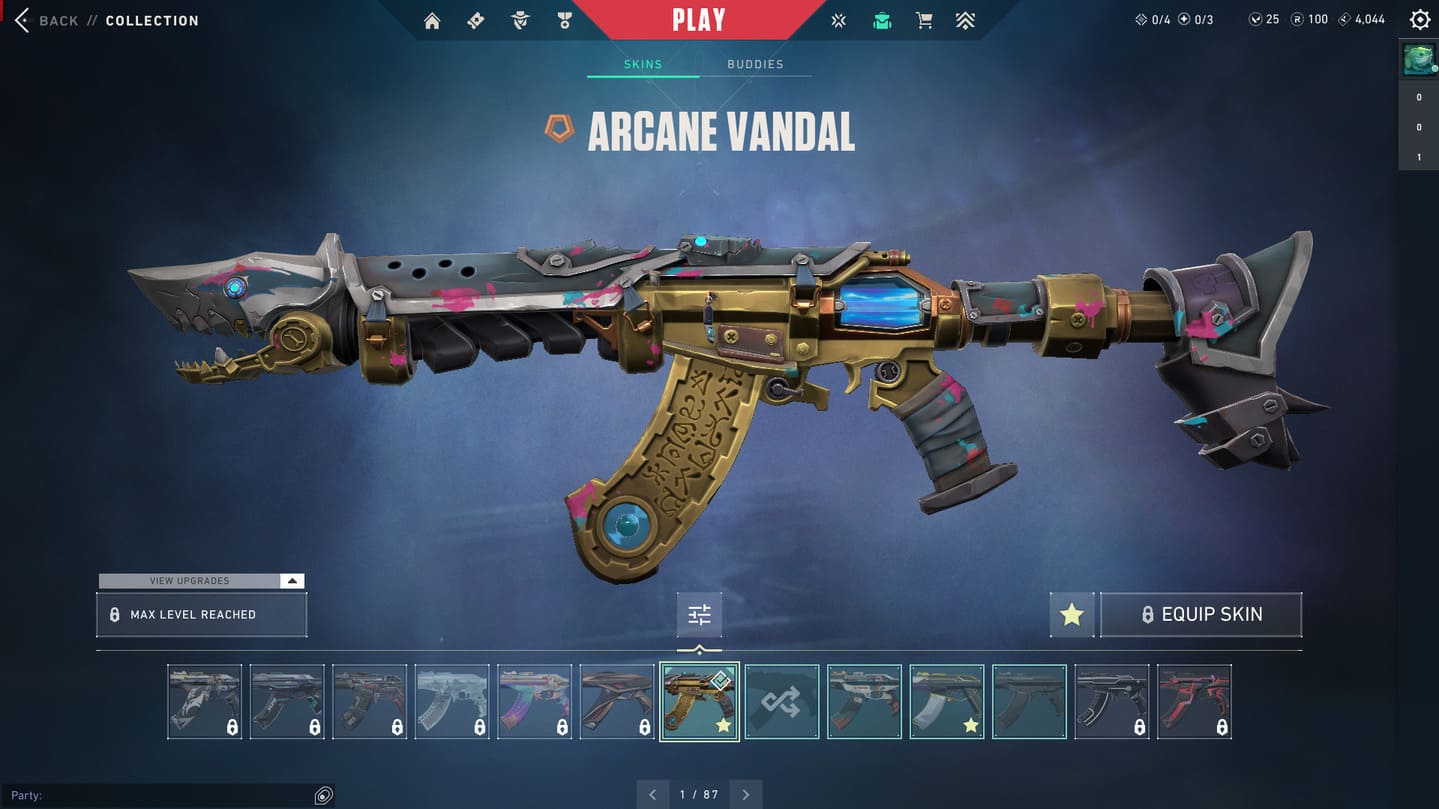Viewport: 1439px width, 809px height.
Task: Click the Max Level Reached button
Action: click(x=201, y=615)
